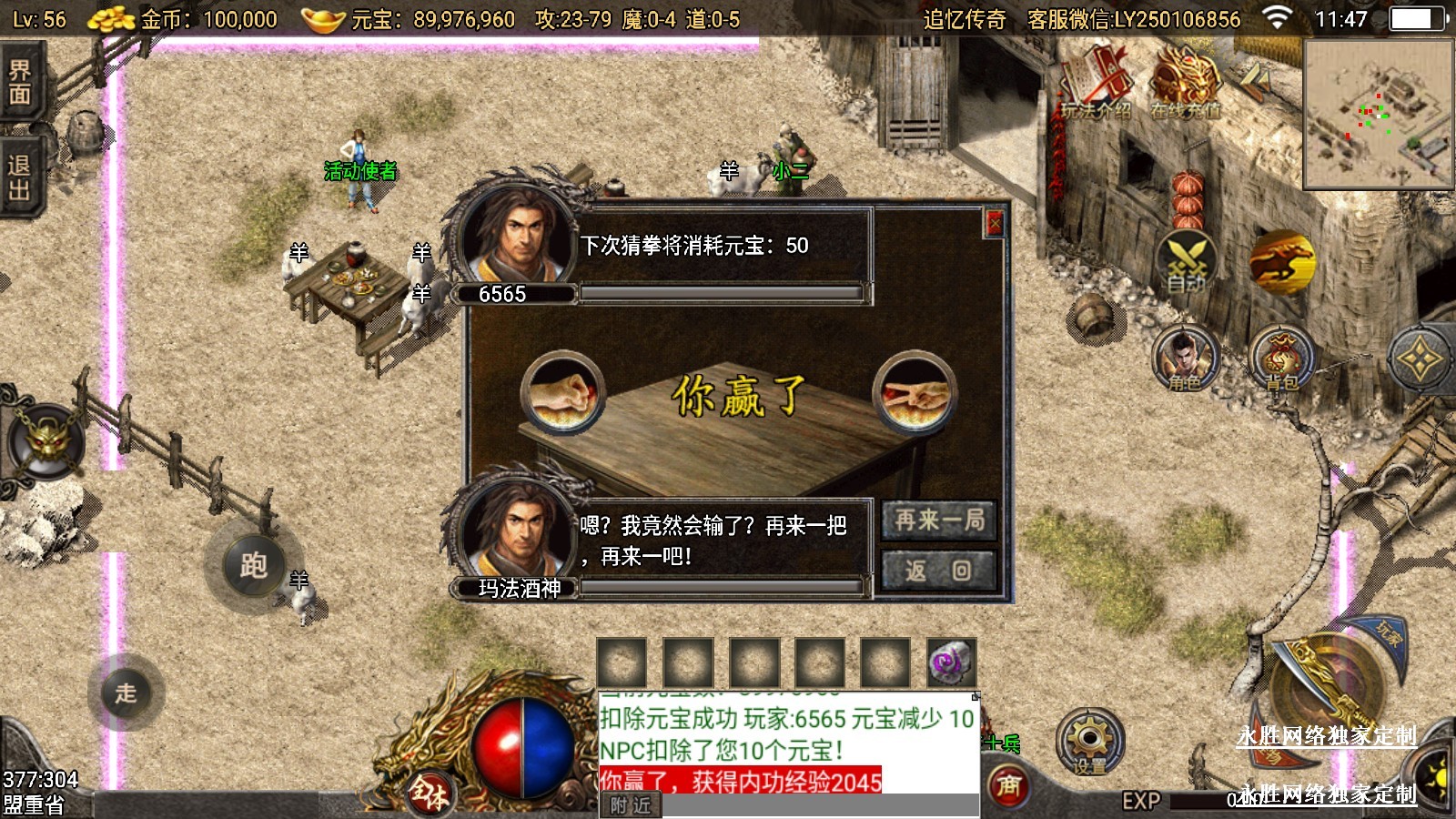Open the 界面 interface tab
Viewport: 1456px width, 819px height.
tap(20, 84)
